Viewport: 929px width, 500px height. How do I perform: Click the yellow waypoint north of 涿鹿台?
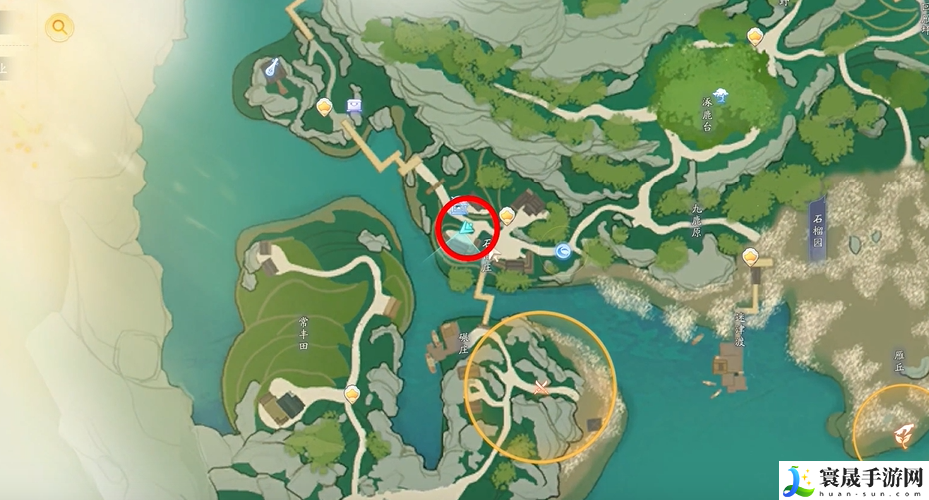tap(755, 36)
